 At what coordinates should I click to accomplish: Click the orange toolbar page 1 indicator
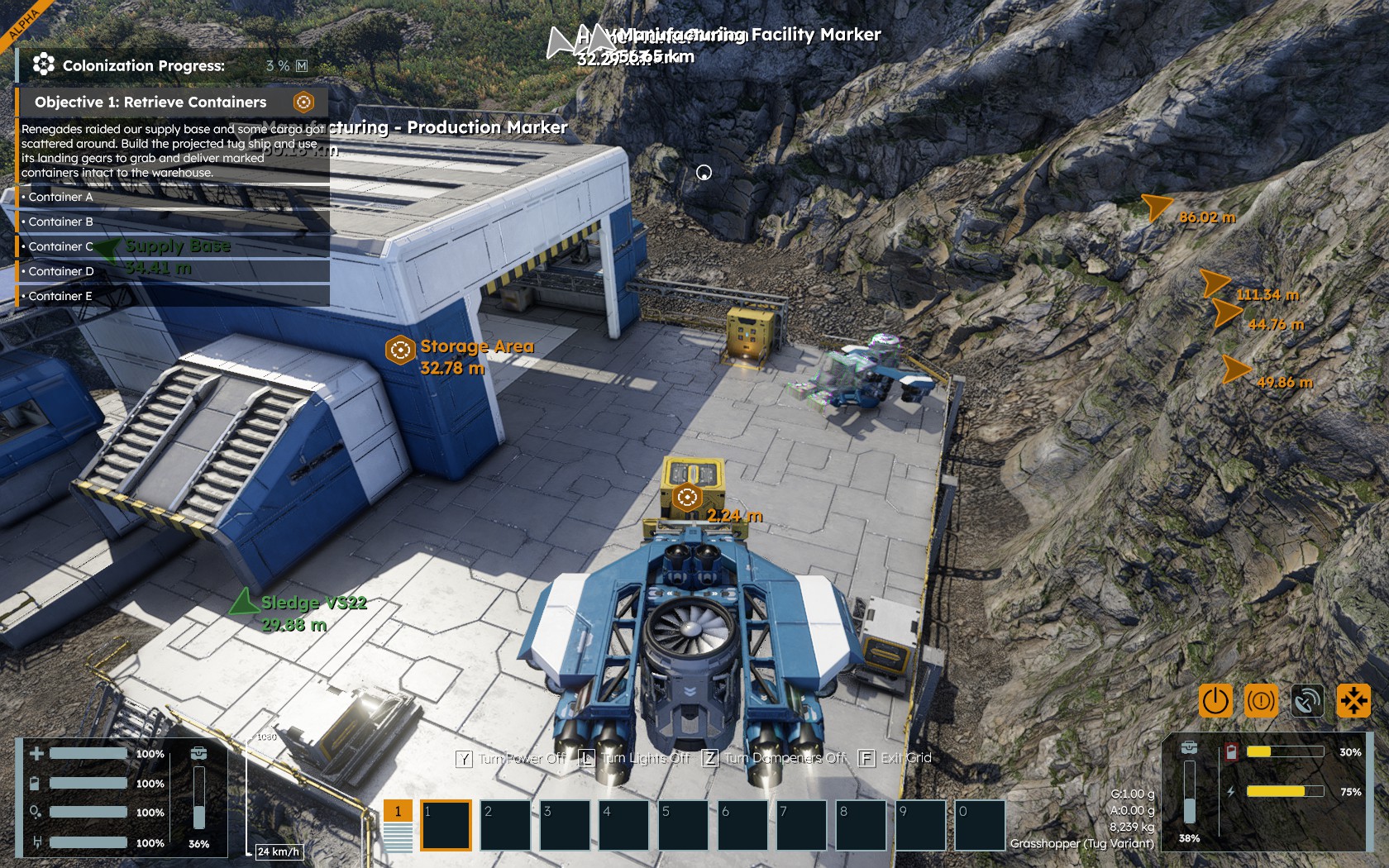pyautogui.click(x=398, y=811)
